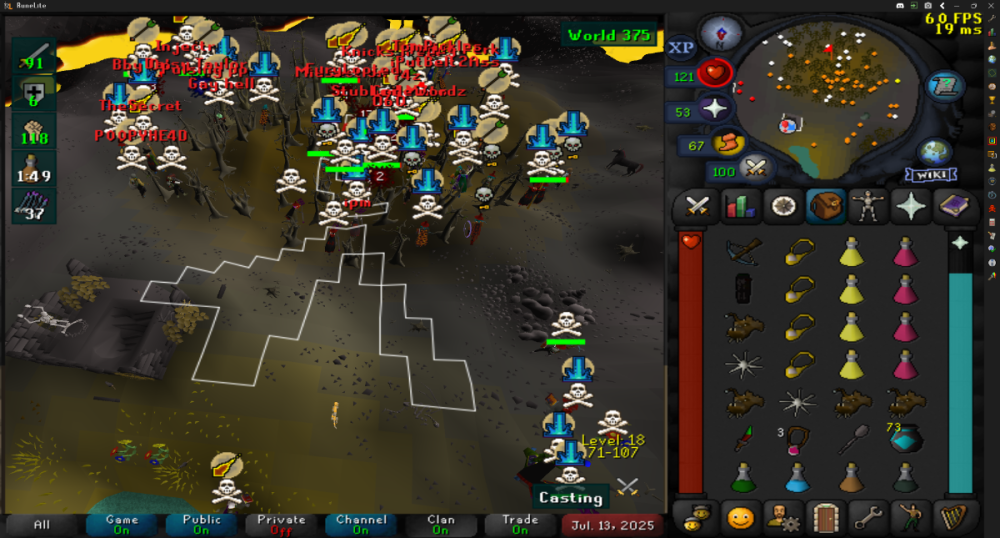Switch to the Skills tab
This screenshot has width=1000, height=538.
click(739, 207)
